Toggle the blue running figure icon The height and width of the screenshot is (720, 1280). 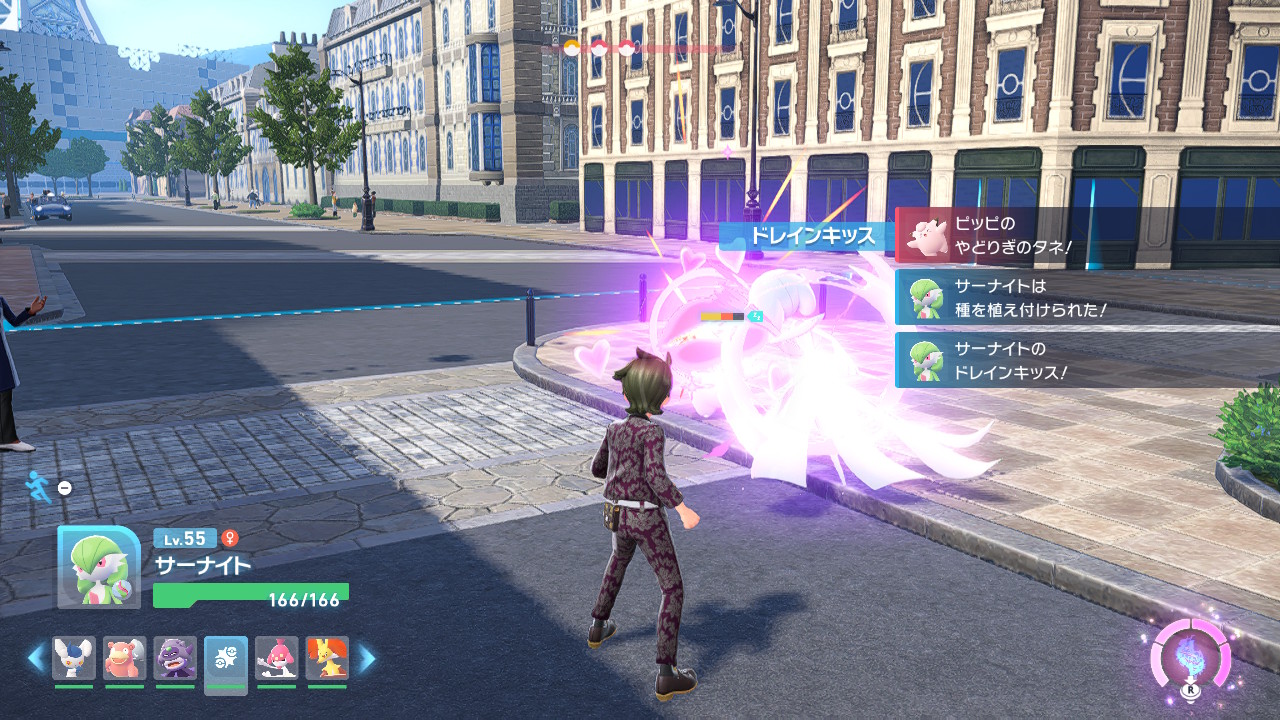tap(38, 486)
